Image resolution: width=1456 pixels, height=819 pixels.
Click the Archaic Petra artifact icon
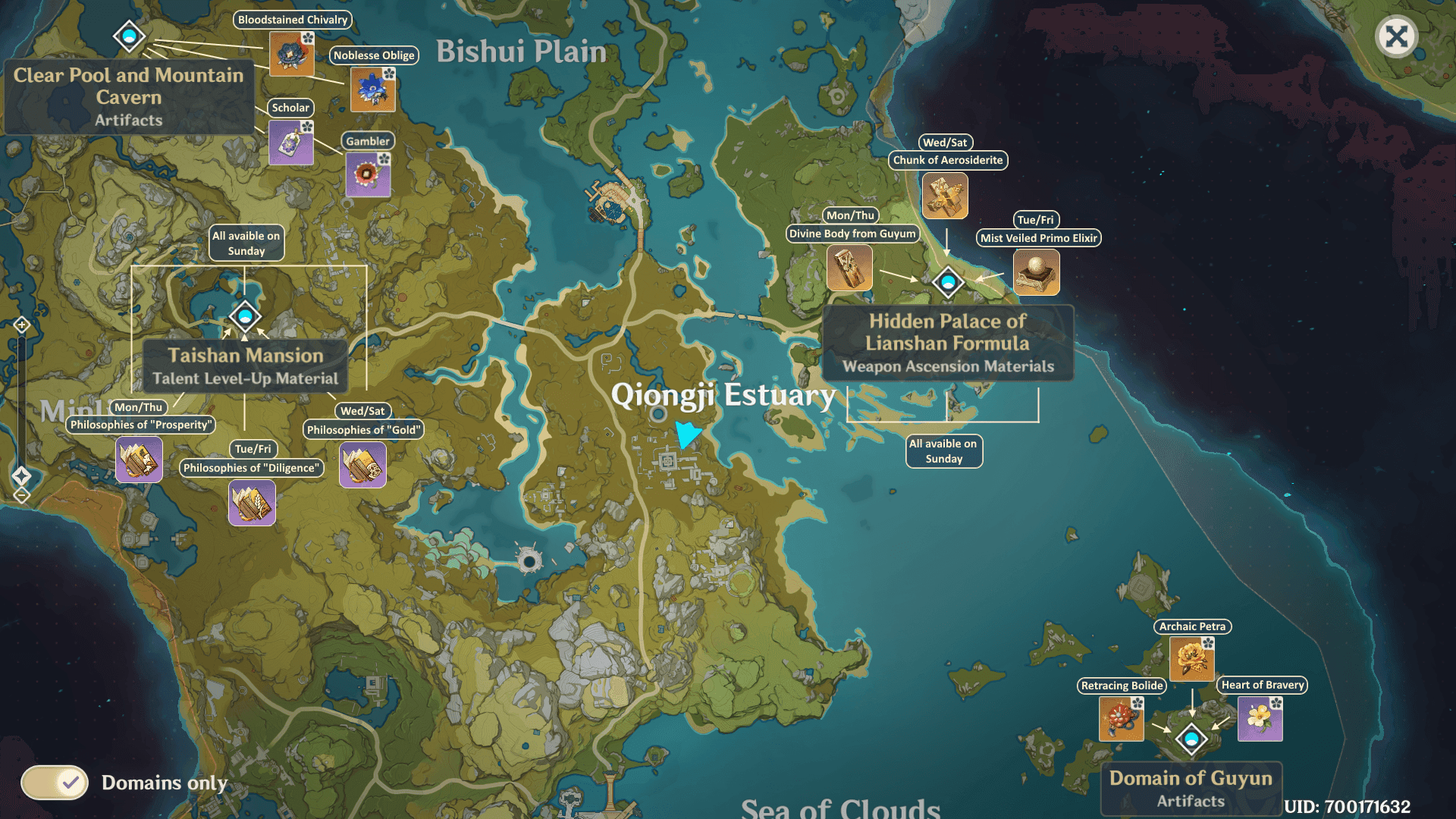1192,658
